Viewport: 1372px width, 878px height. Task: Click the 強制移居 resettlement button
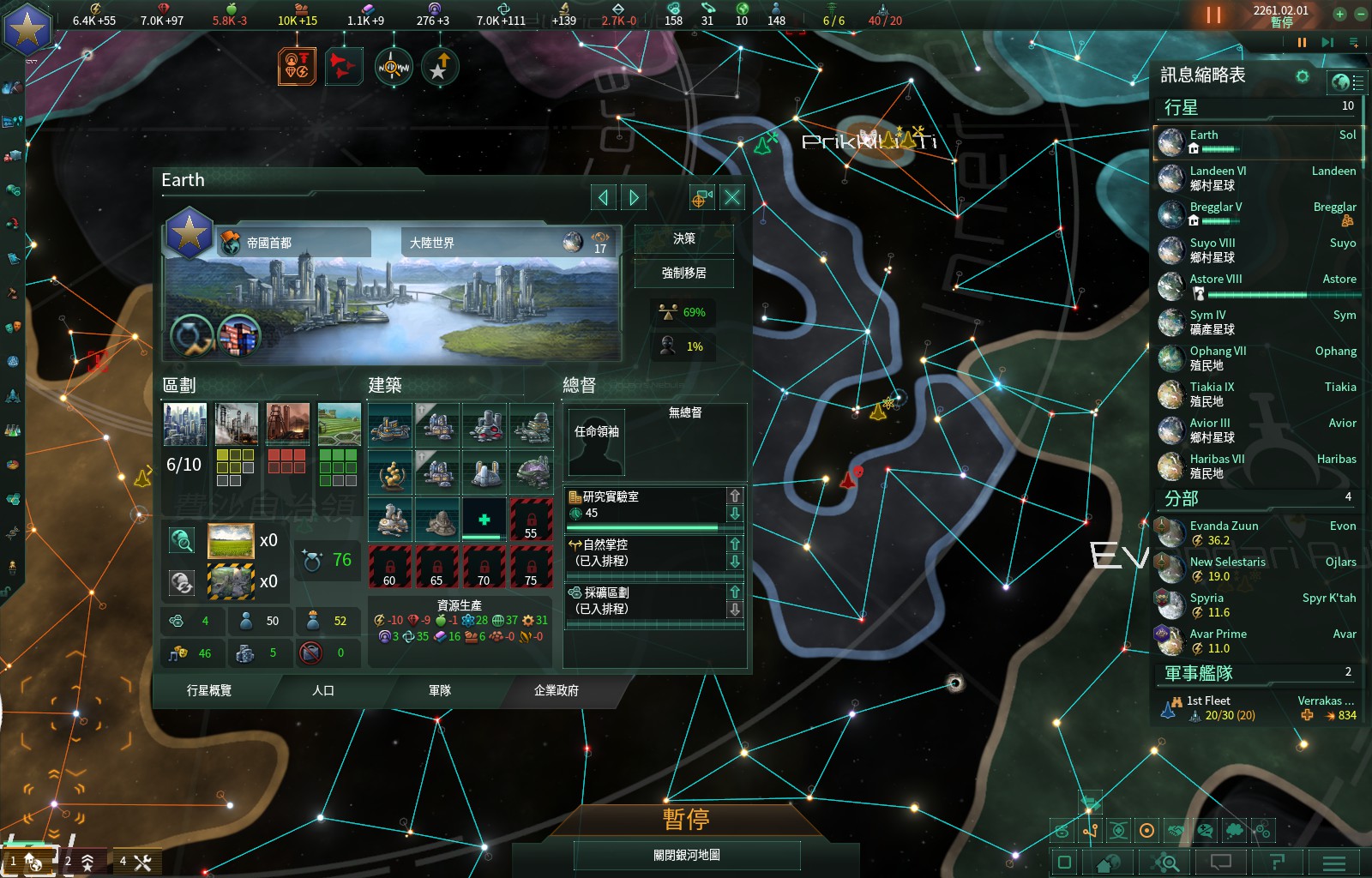pyautogui.click(x=683, y=274)
